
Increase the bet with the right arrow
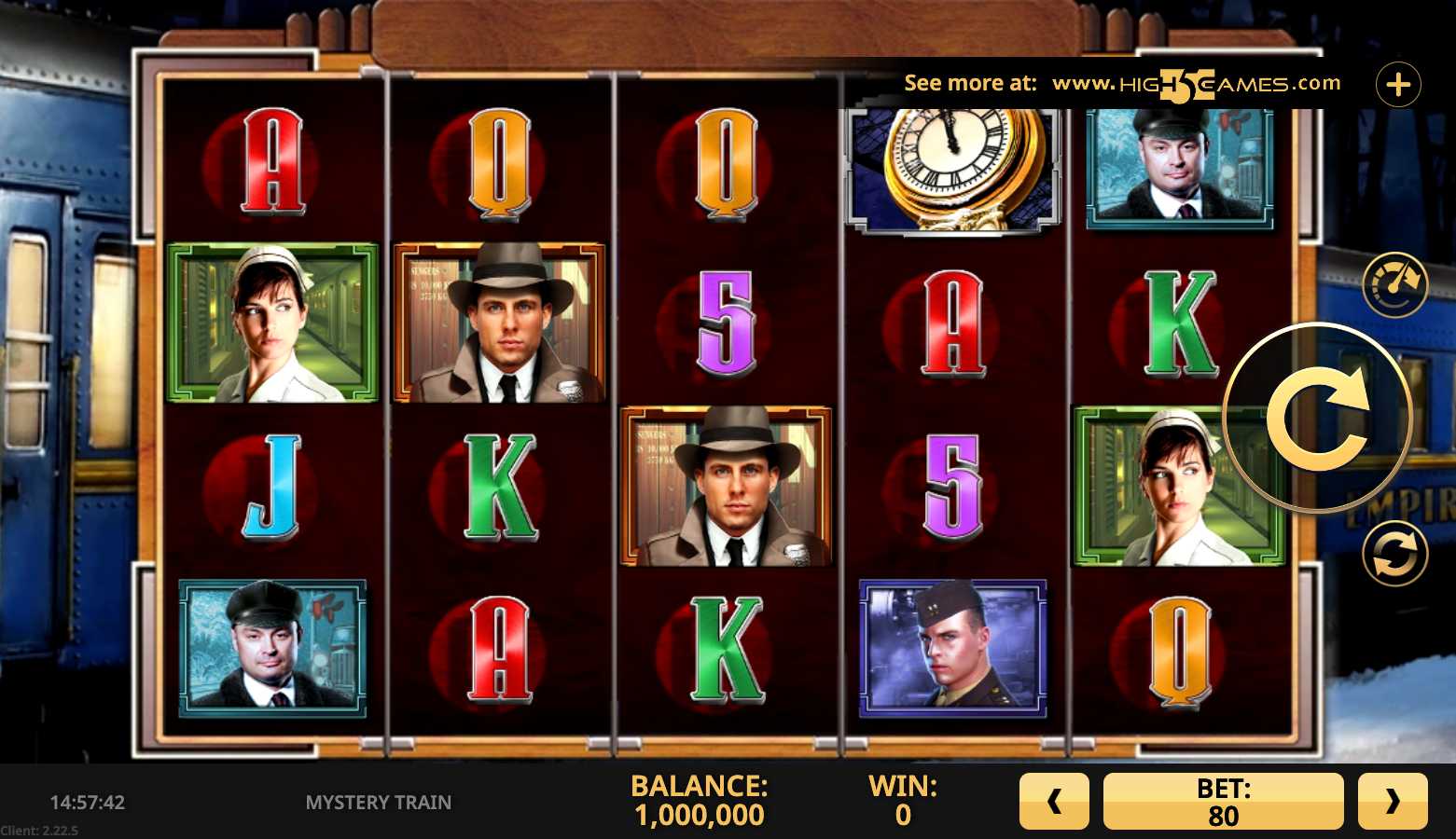(1392, 801)
